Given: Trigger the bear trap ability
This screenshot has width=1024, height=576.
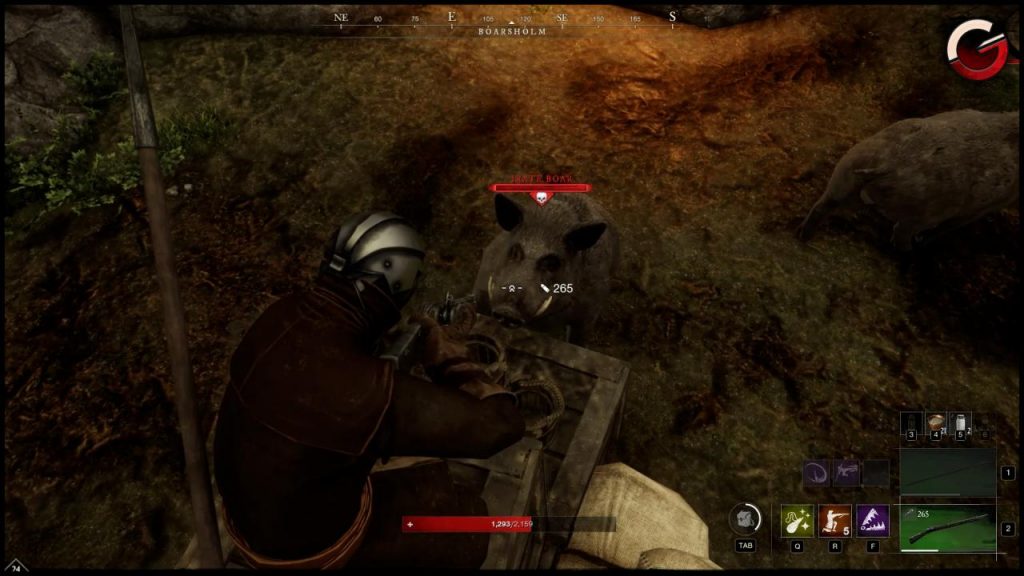Looking at the screenshot, I should coord(873,521).
